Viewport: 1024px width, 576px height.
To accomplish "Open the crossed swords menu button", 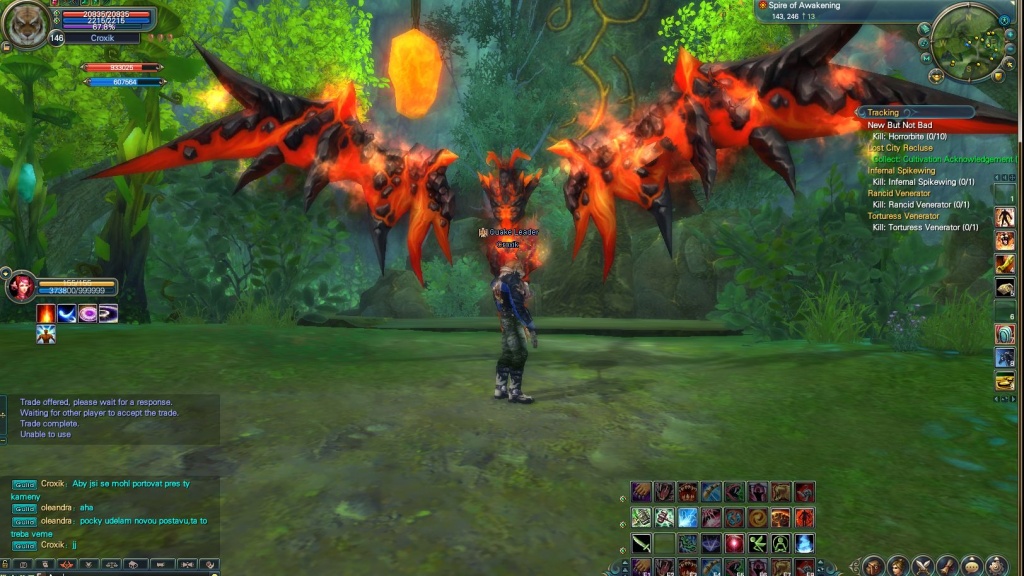I will (922, 566).
